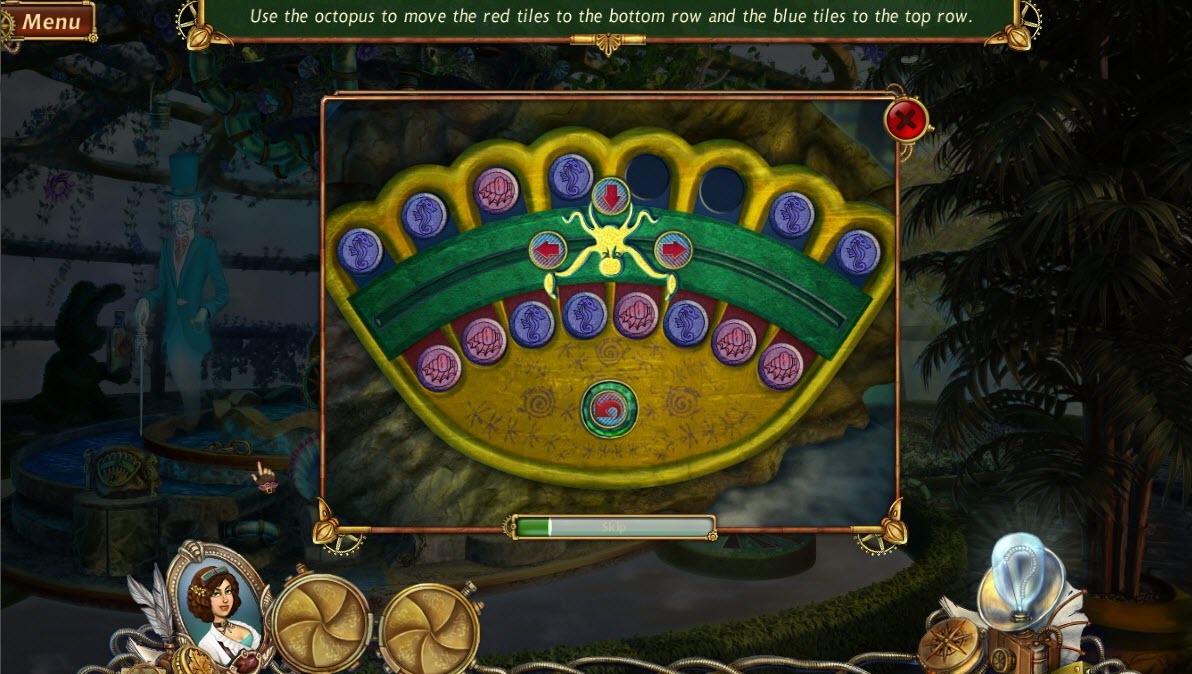
Task: Reset the puzzle with the red spiral button
Action: pyautogui.click(x=609, y=410)
